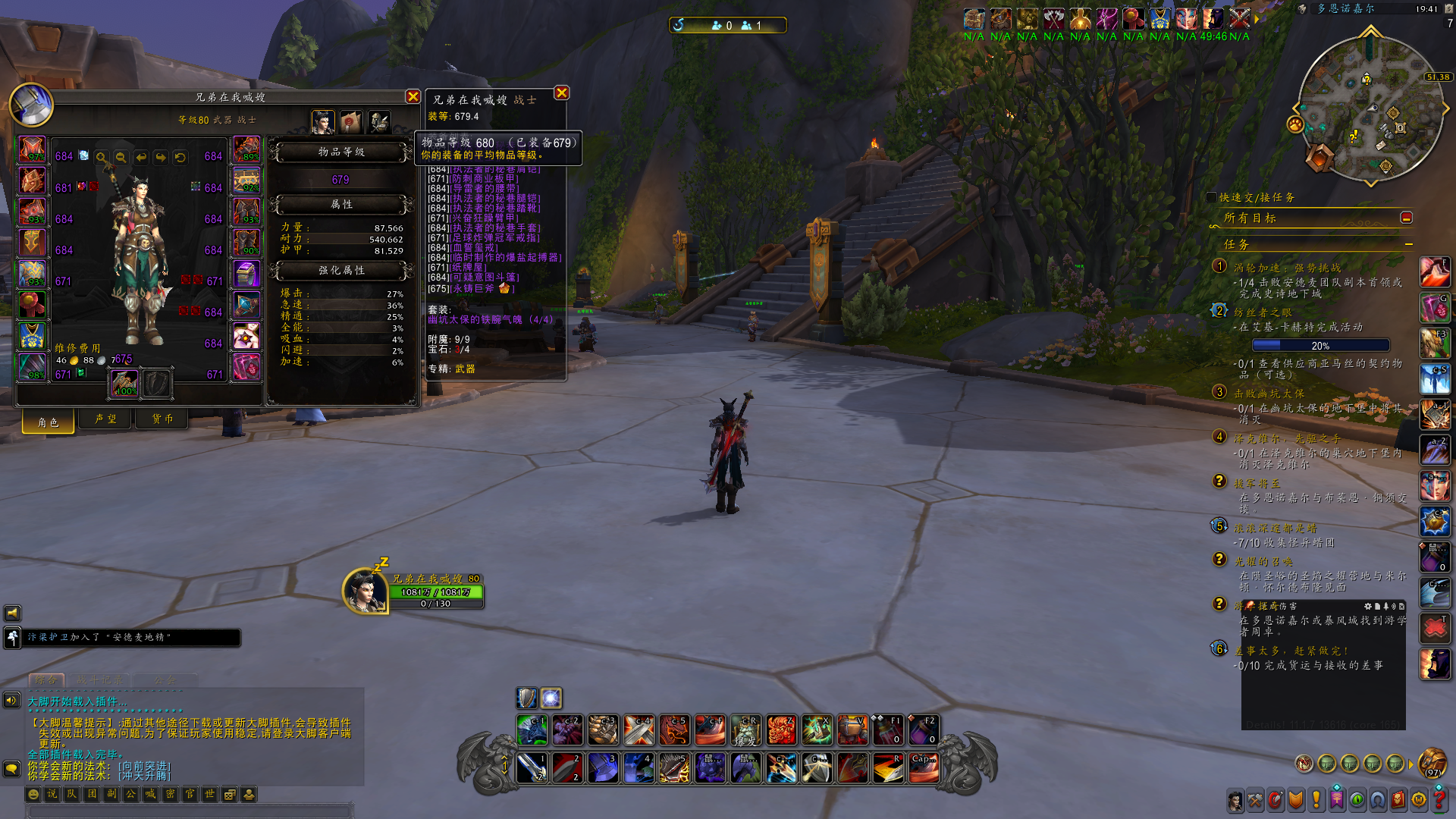
Task: Open the 货币 currency tab
Action: click(x=162, y=419)
